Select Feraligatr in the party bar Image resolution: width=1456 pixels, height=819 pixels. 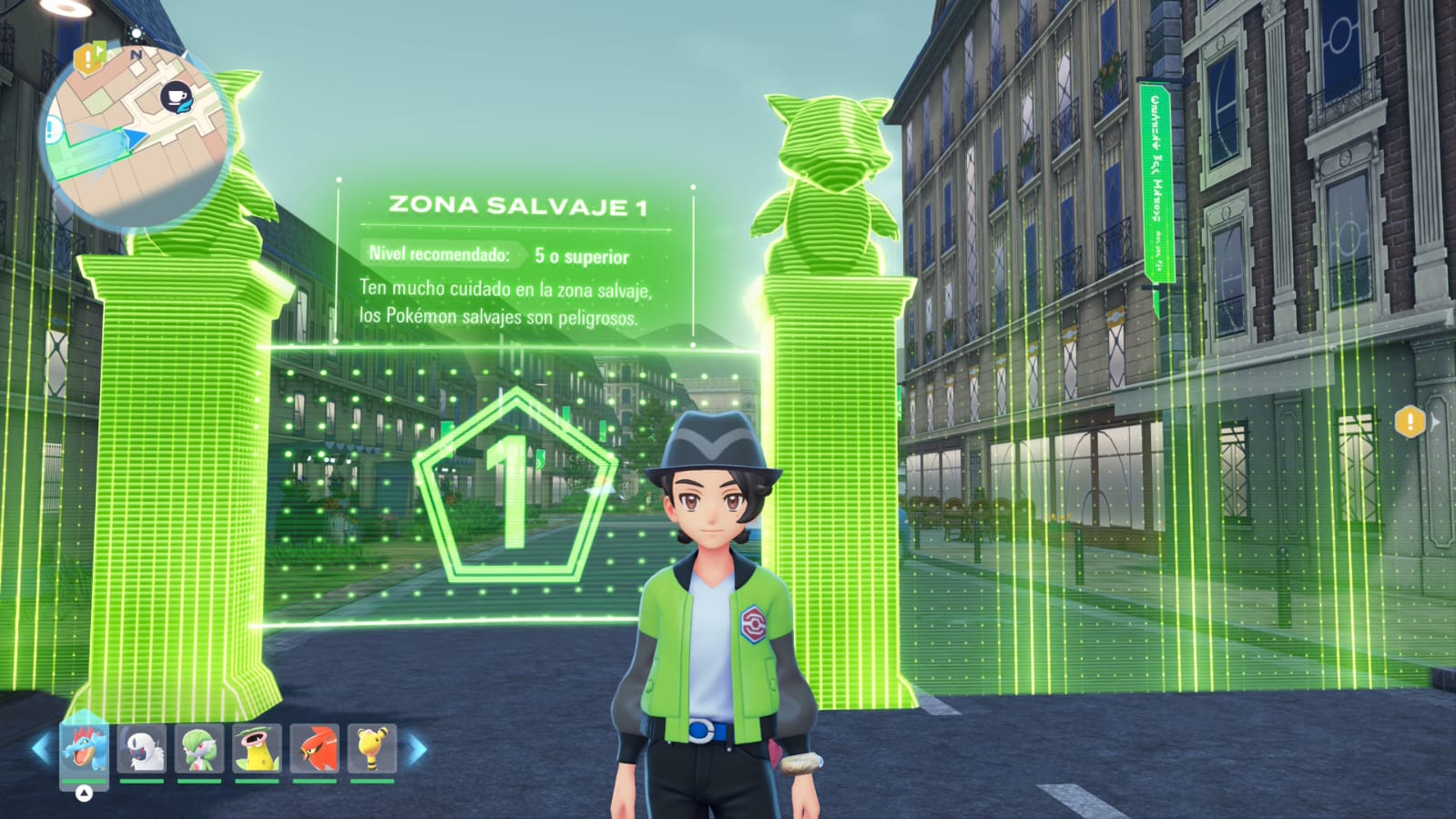(84, 749)
